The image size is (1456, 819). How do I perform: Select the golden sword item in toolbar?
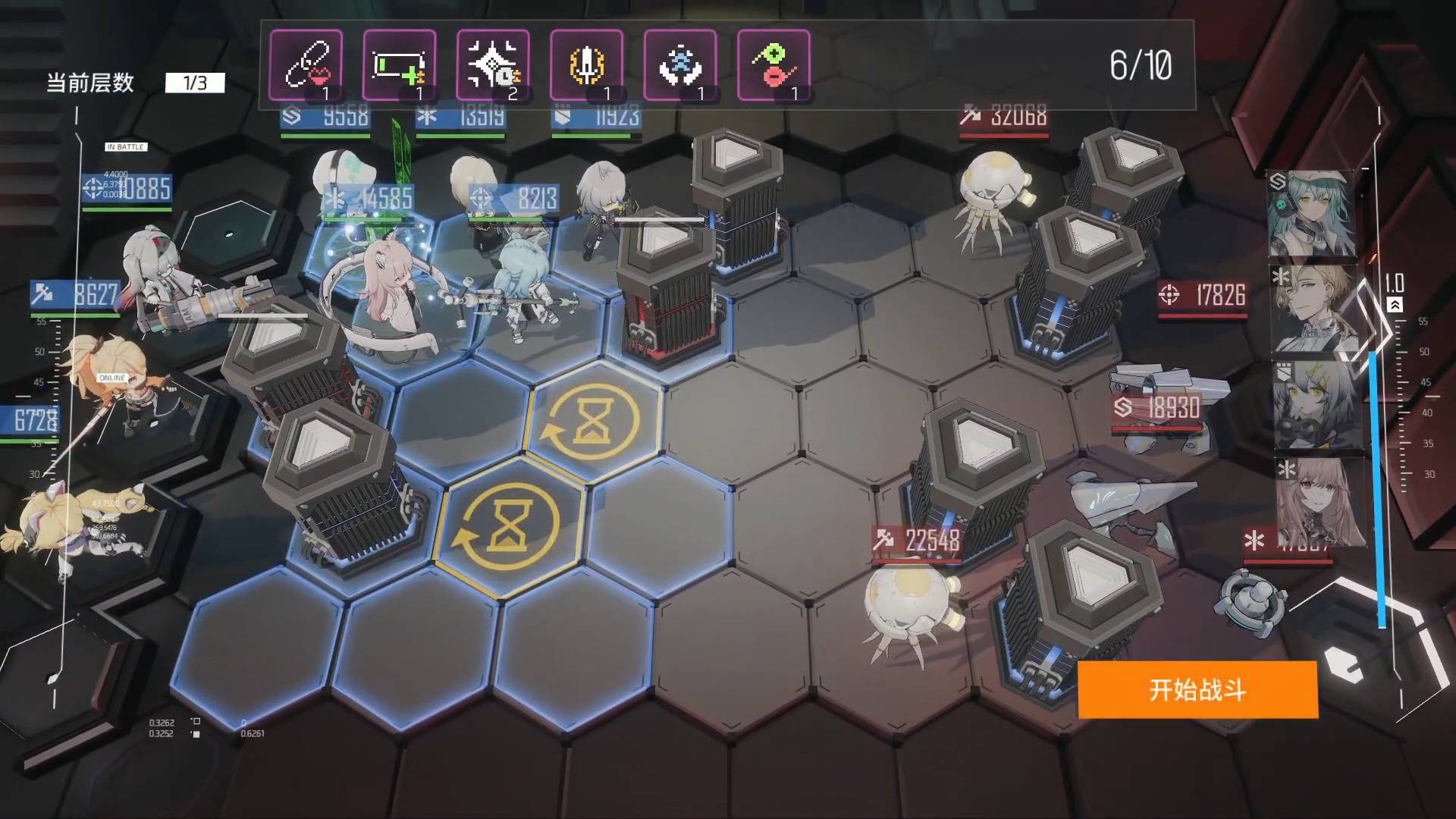click(588, 66)
